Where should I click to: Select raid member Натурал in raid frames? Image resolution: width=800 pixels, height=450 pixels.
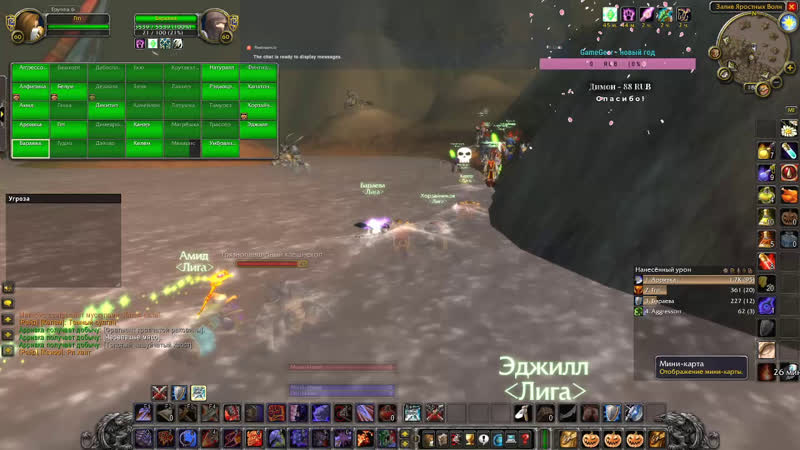(219, 67)
